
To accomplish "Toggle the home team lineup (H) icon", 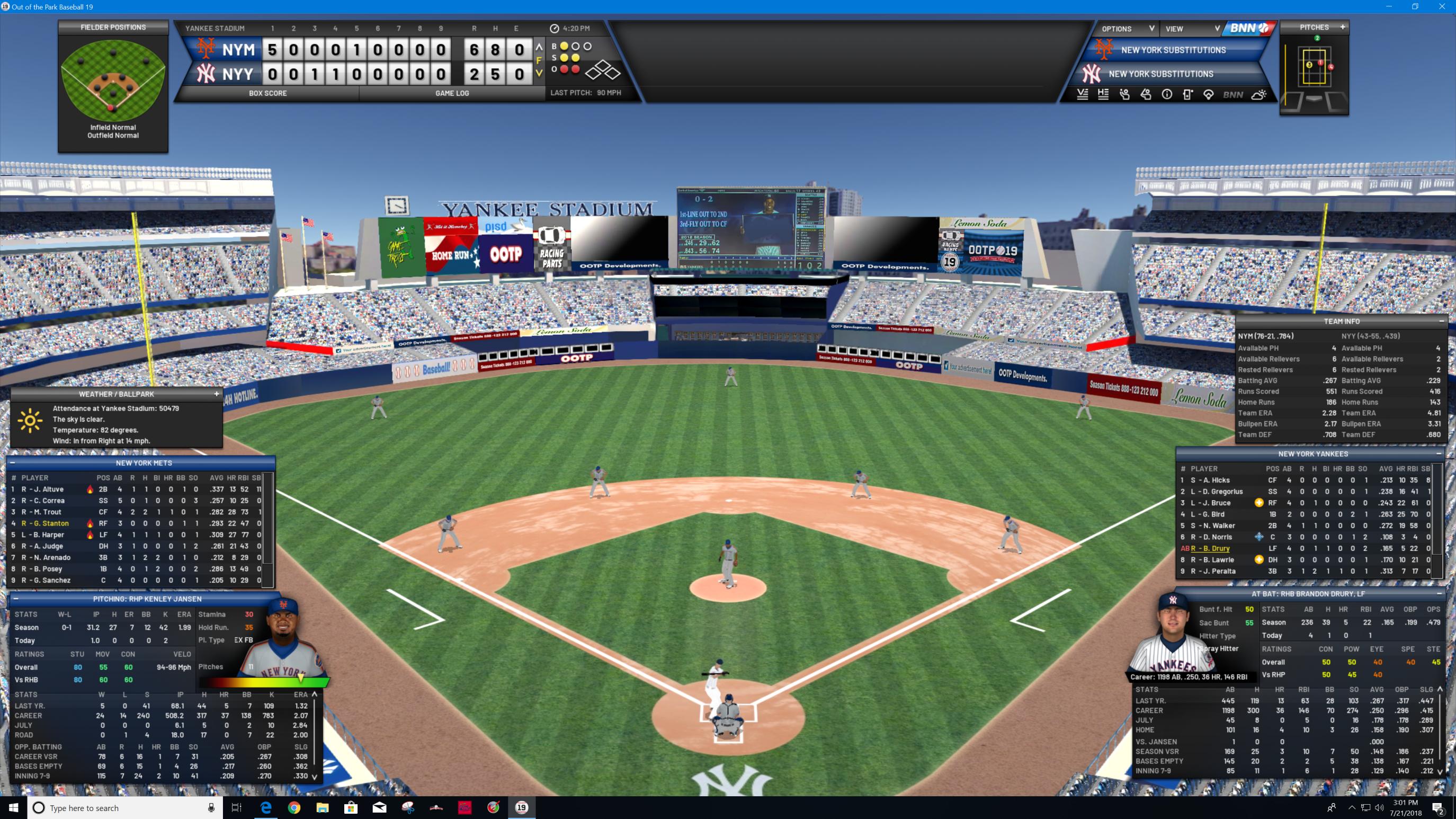I will point(1103,95).
